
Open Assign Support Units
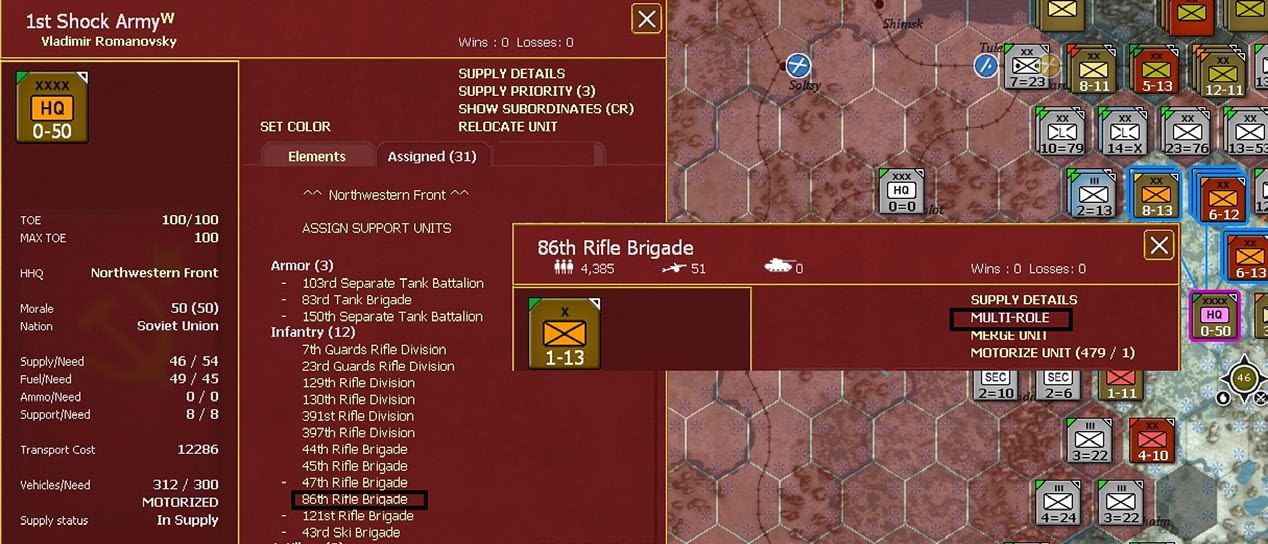(x=376, y=228)
